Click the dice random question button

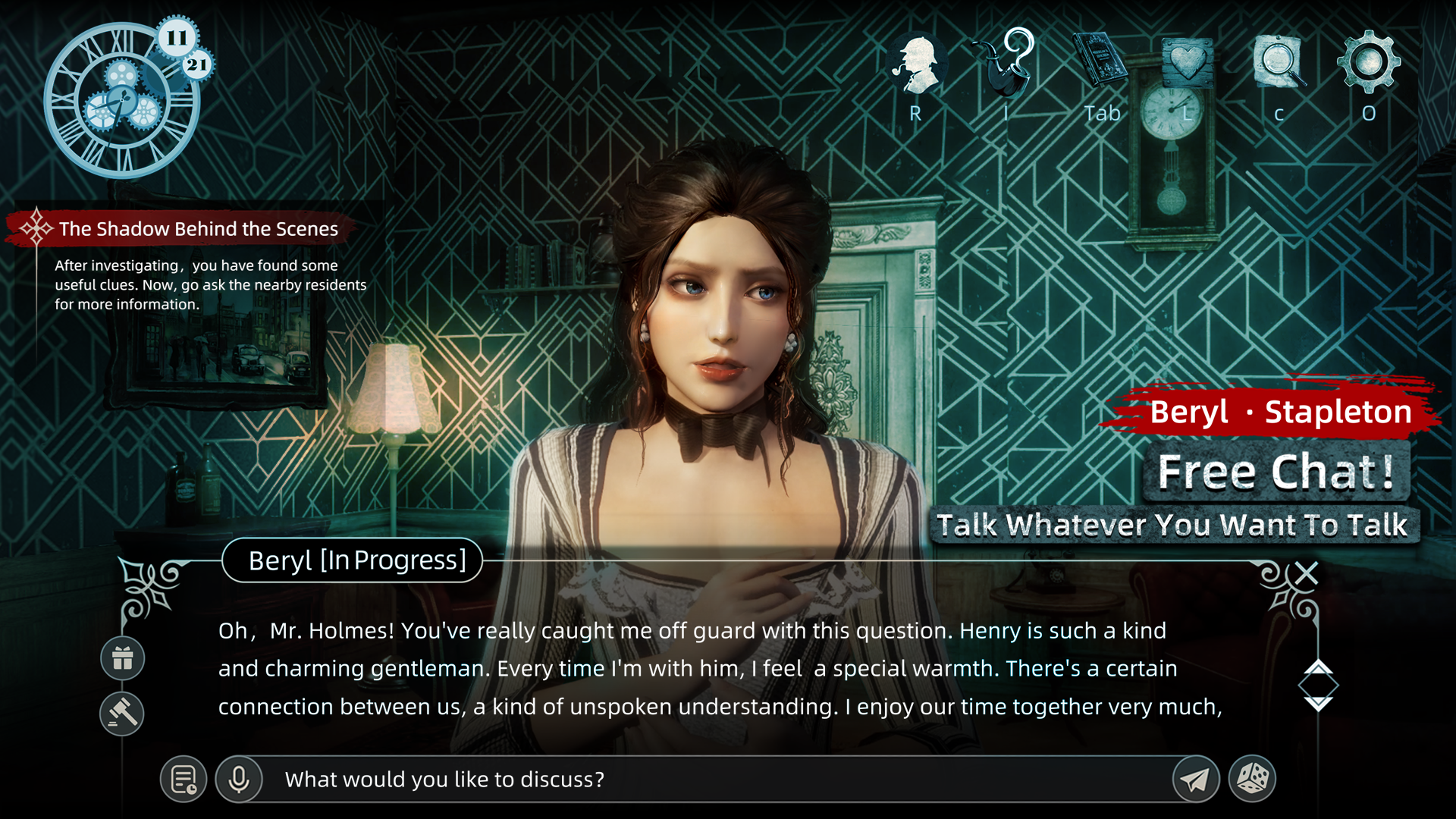(x=1252, y=779)
